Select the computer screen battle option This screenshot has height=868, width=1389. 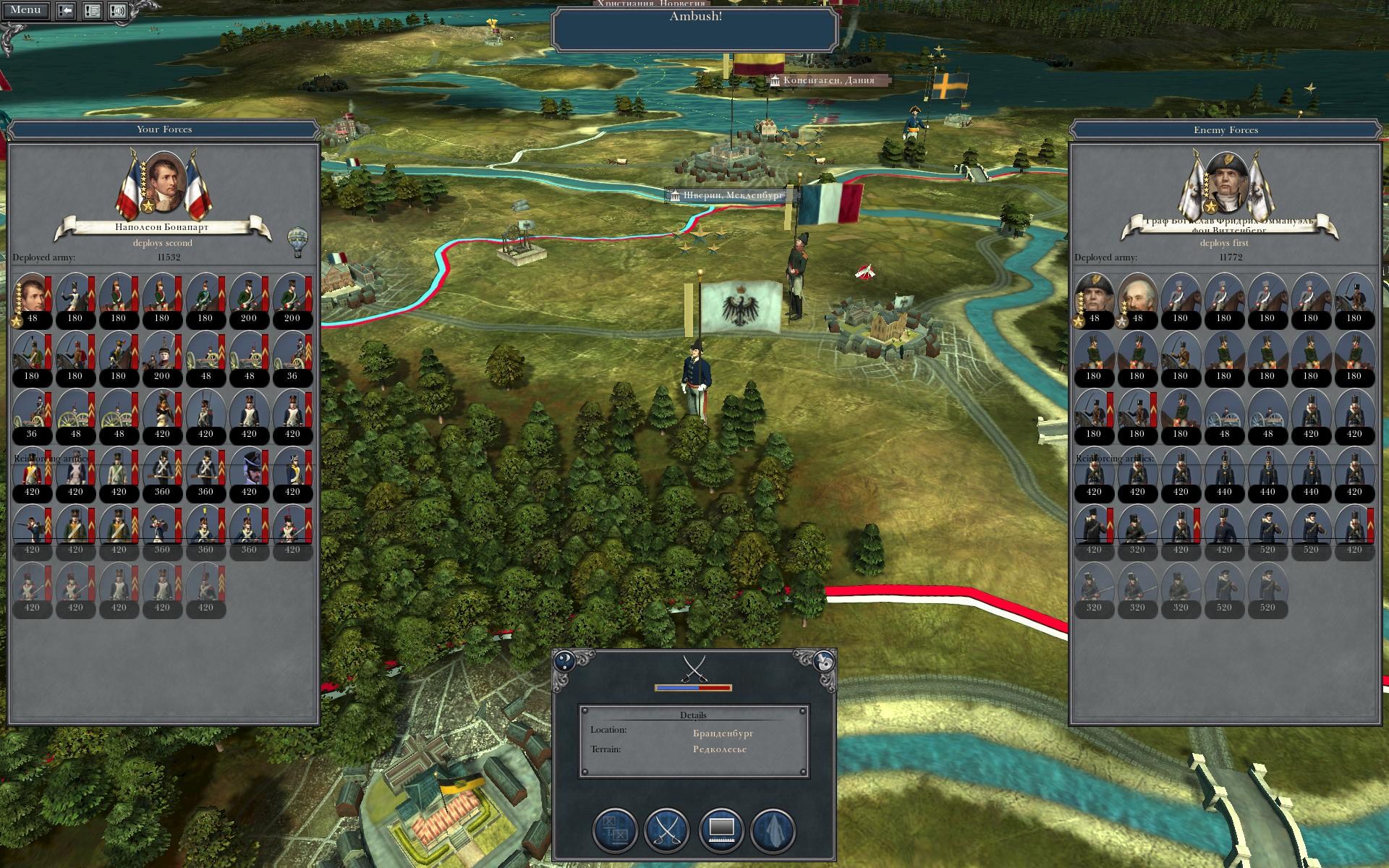(x=721, y=830)
